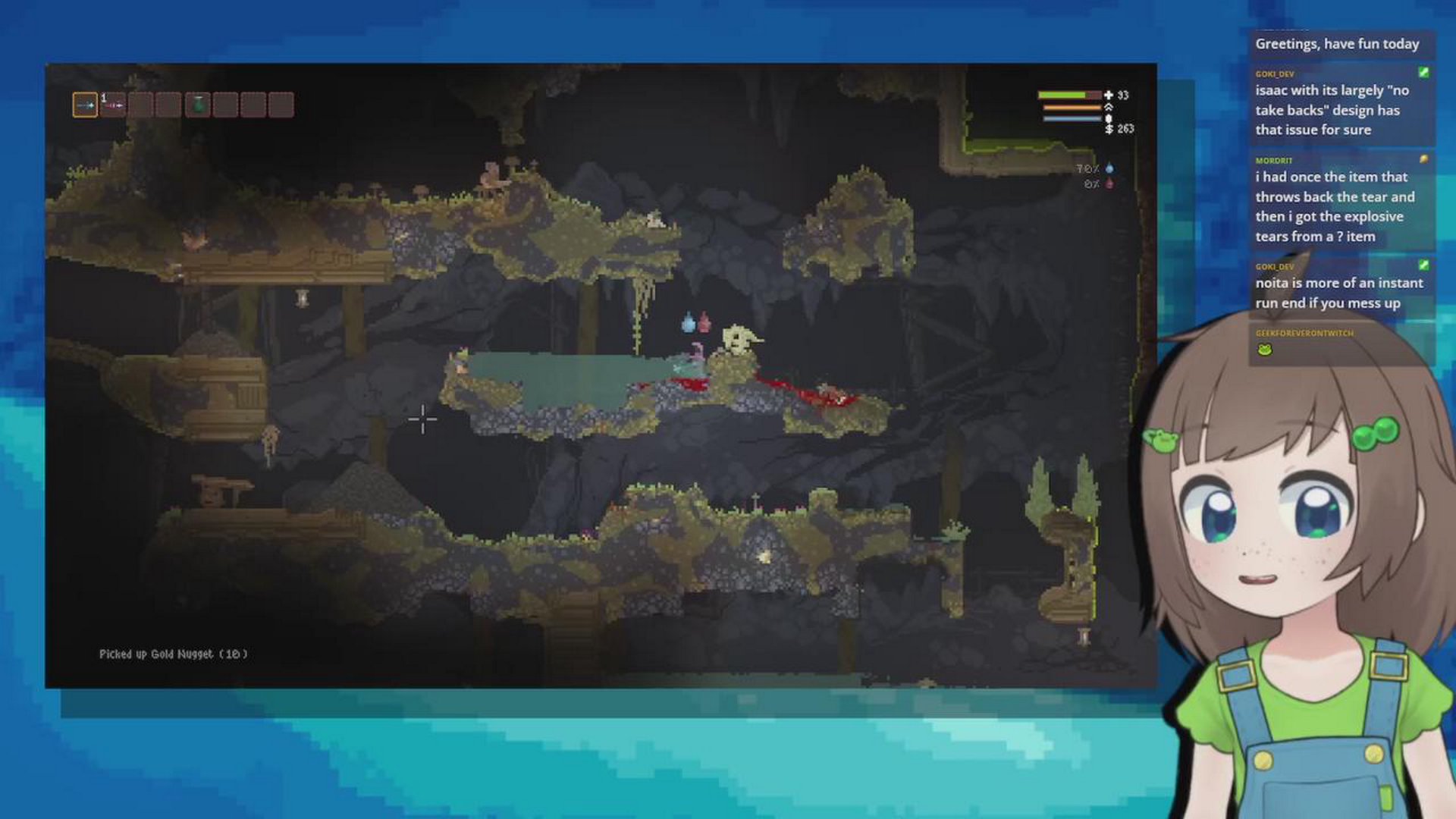
Task: Expand the ammo bullet indicator in the HUD
Action: pyautogui.click(x=1109, y=118)
